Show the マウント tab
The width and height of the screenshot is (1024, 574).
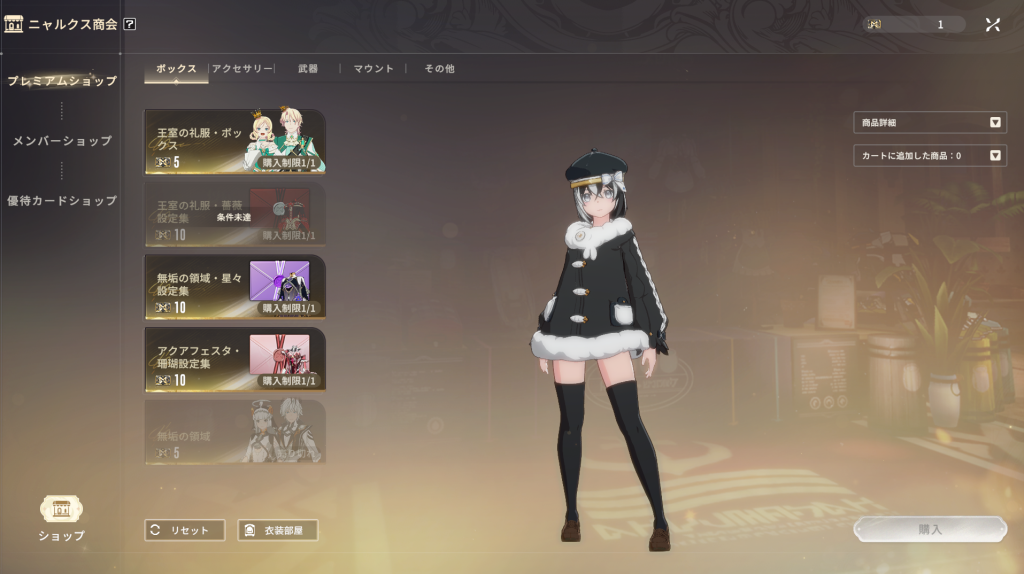[x=374, y=69]
